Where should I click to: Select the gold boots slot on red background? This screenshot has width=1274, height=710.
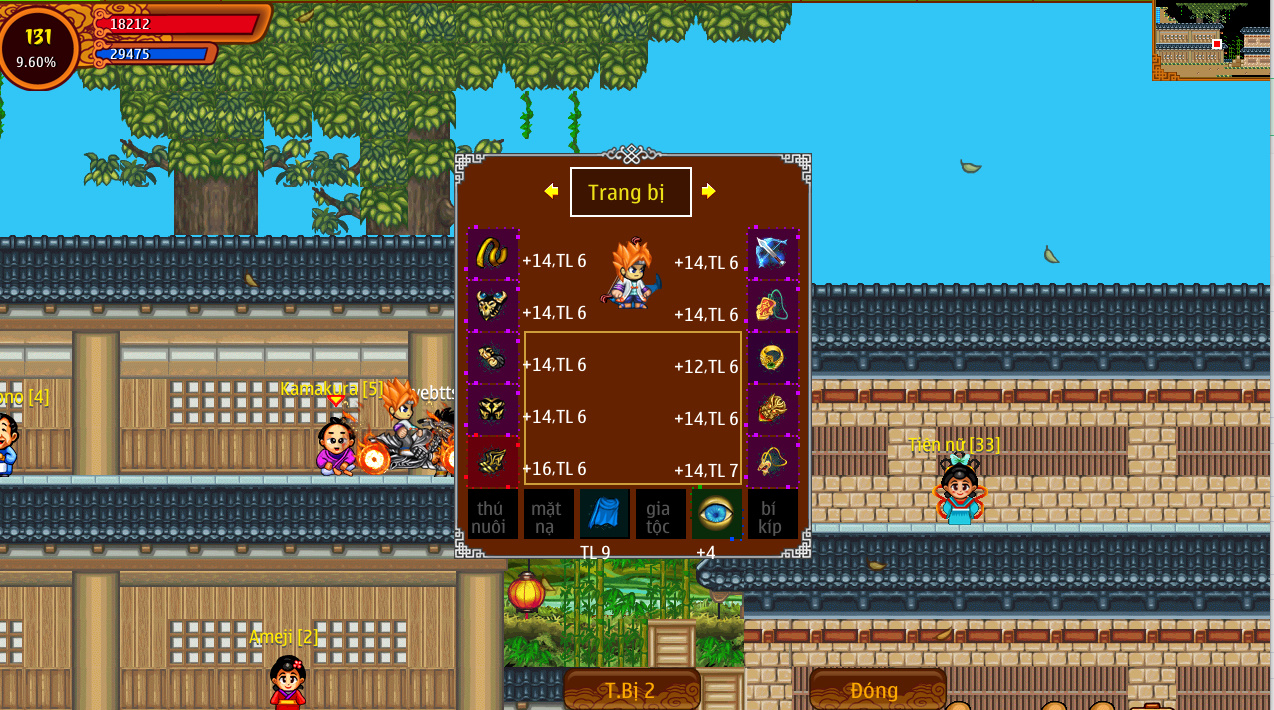493,461
